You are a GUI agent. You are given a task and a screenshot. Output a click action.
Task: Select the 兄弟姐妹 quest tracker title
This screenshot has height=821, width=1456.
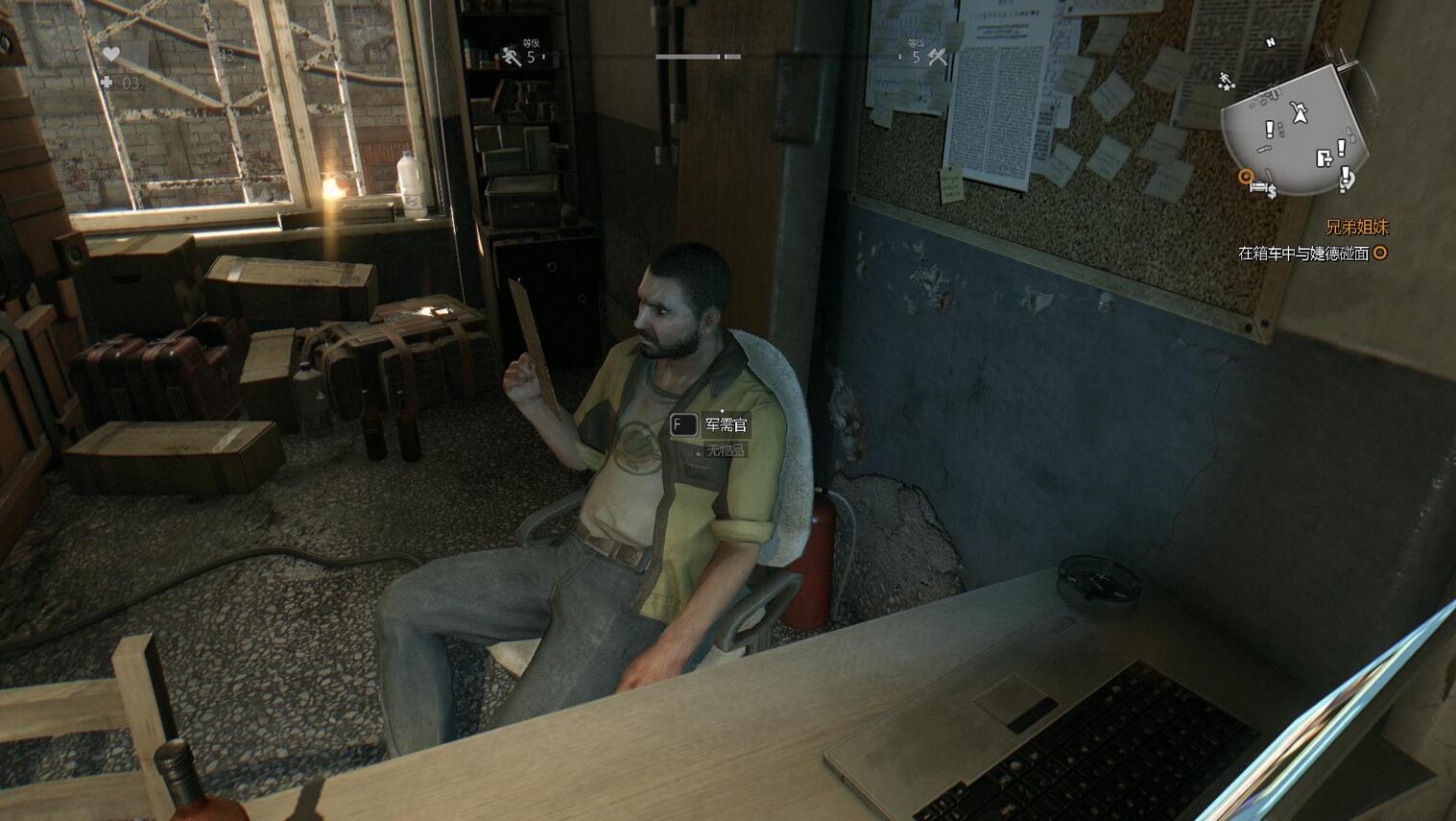(x=1356, y=228)
